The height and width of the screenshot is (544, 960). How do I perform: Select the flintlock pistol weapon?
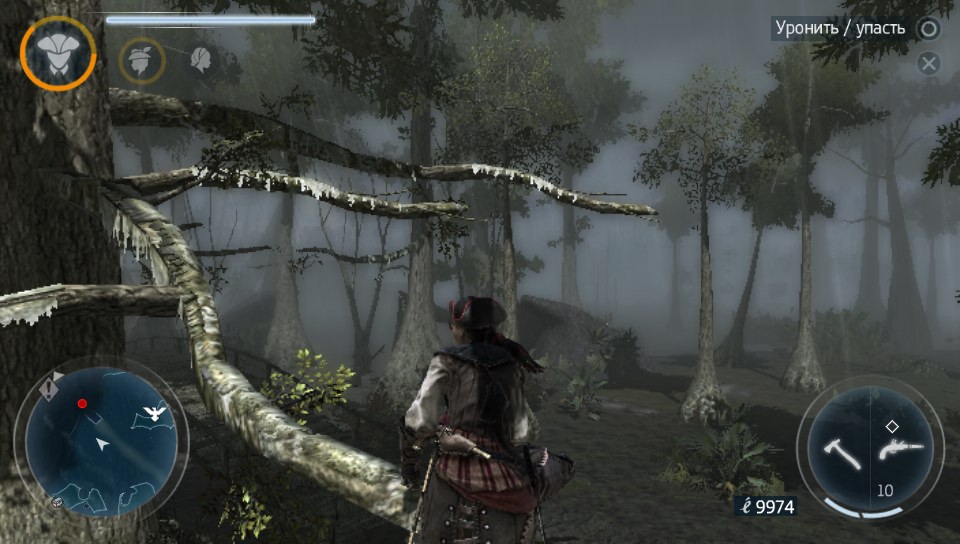pos(899,452)
